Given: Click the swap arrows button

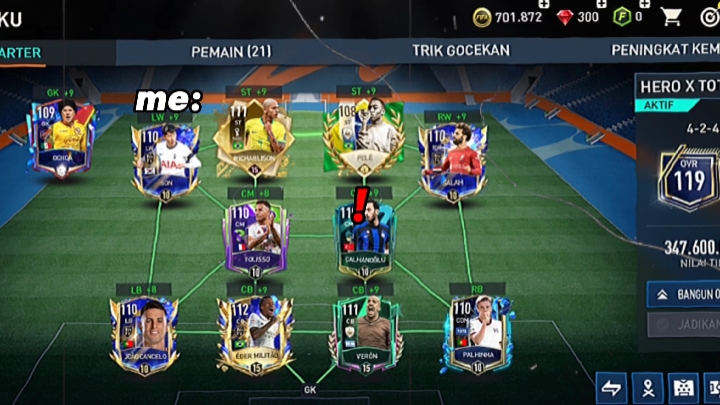Looking at the screenshot, I should [x=612, y=388].
